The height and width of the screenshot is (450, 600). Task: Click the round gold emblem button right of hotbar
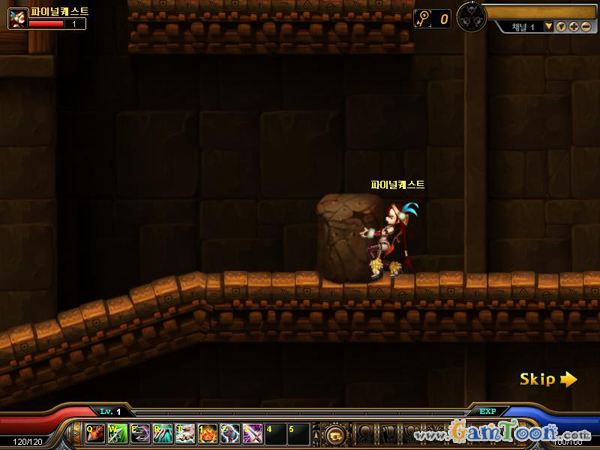pyautogui.click(x=335, y=435)
